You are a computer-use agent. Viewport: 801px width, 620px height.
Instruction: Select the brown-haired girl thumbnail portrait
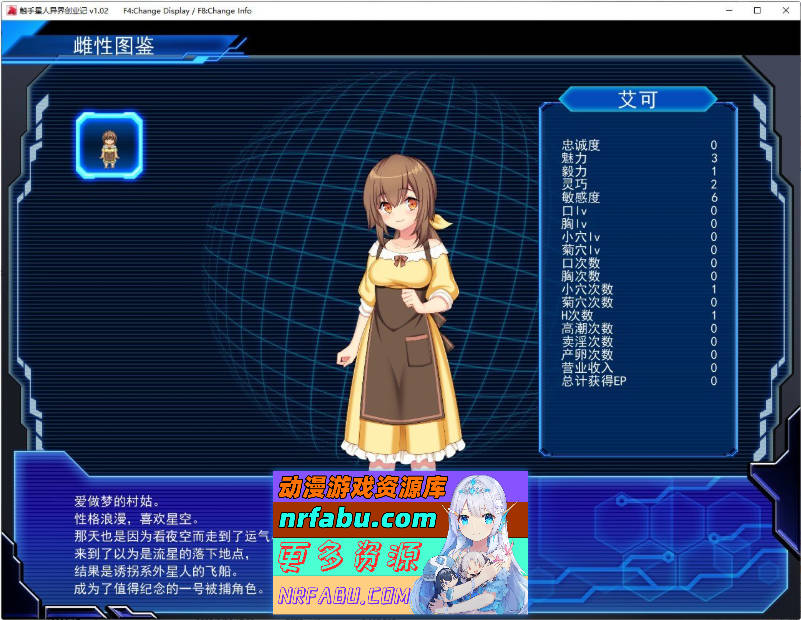109,146
